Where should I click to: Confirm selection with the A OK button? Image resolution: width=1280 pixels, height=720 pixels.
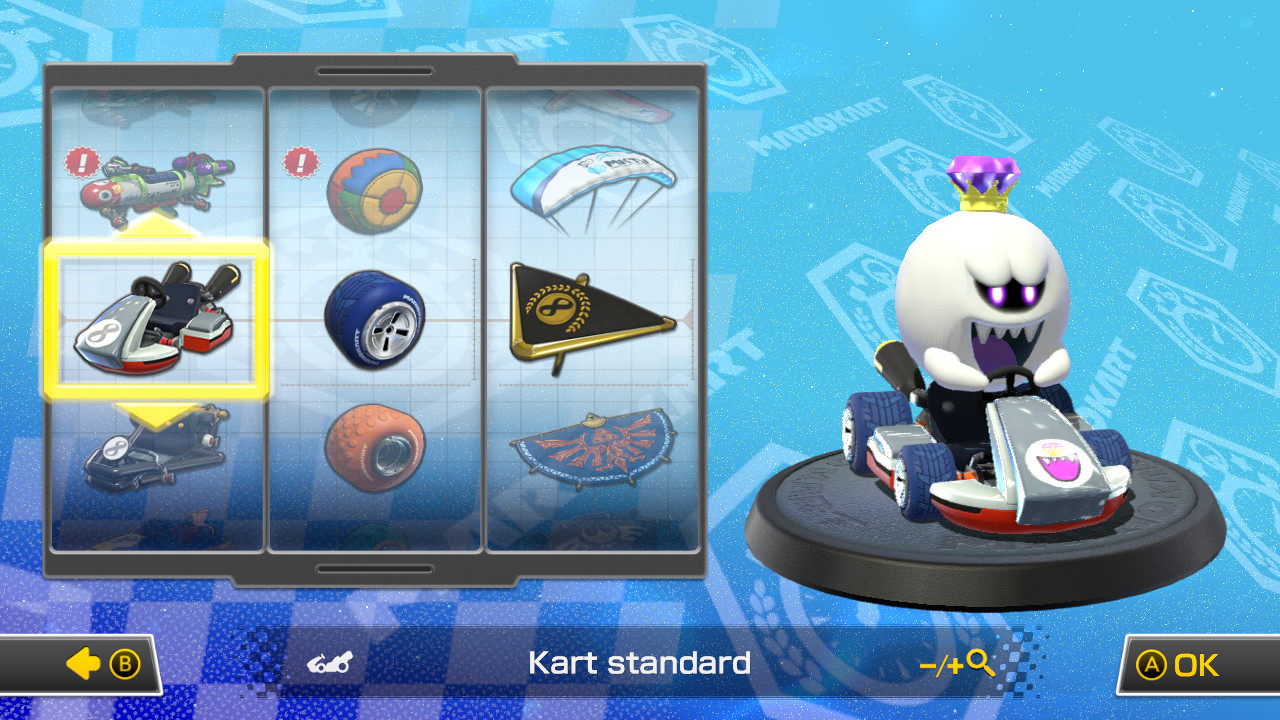click(x=1185, y=662)
